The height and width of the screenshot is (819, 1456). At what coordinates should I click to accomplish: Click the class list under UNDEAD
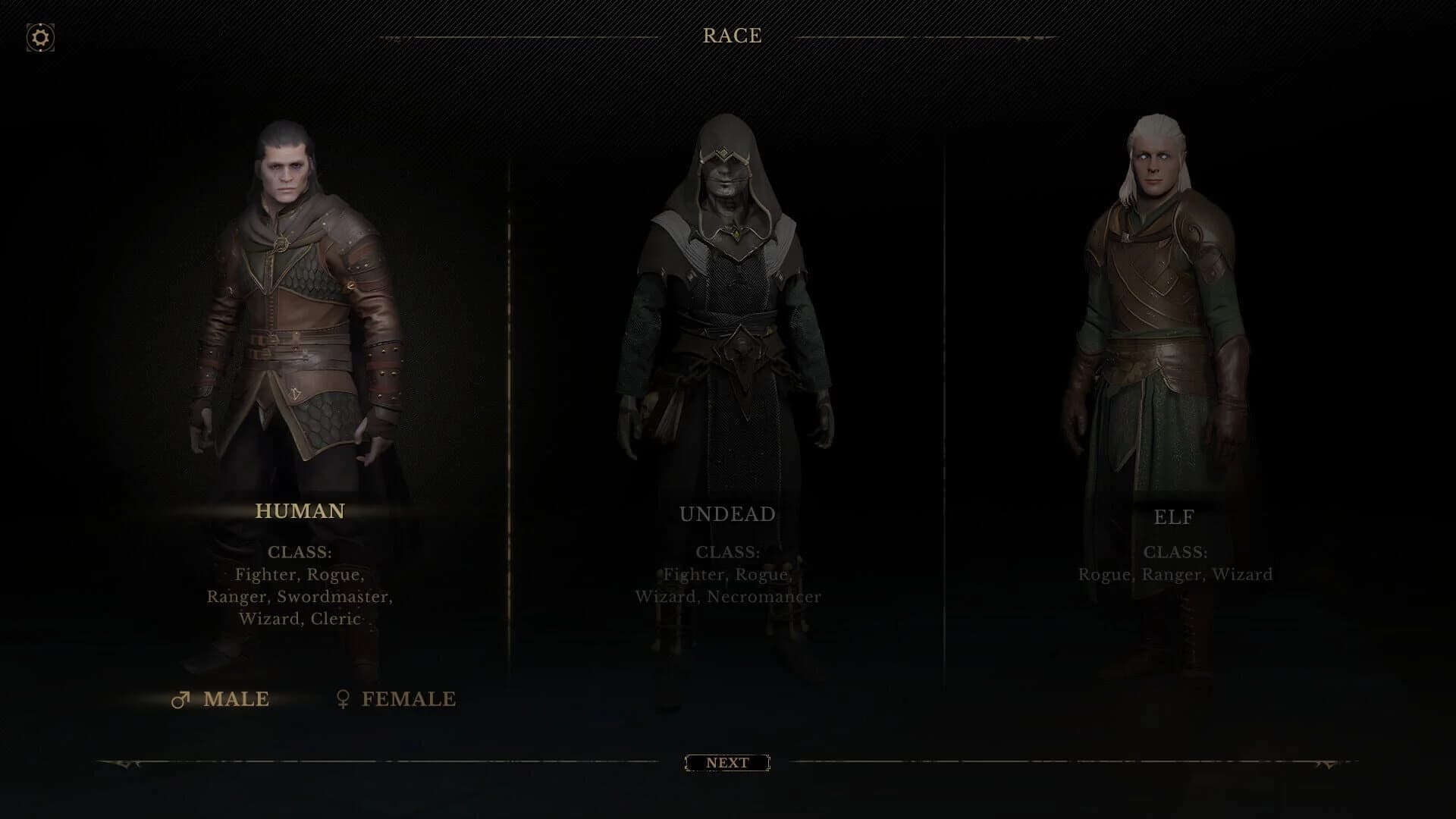click(726, 585)
